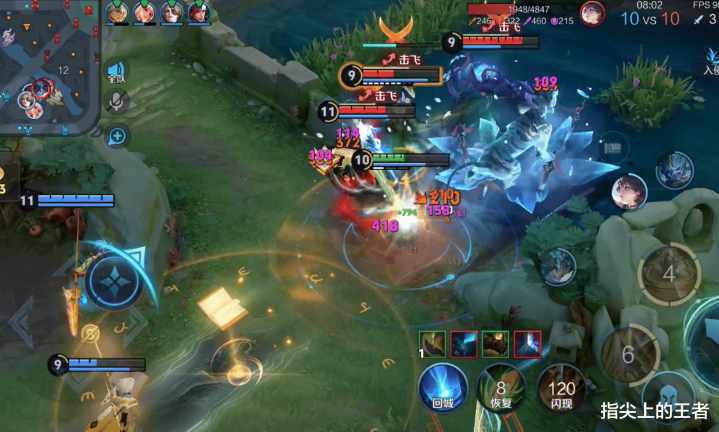The image size is (719, 432).
Task: Select the first teammate portrait at top
Action: [x=119, y=12]
